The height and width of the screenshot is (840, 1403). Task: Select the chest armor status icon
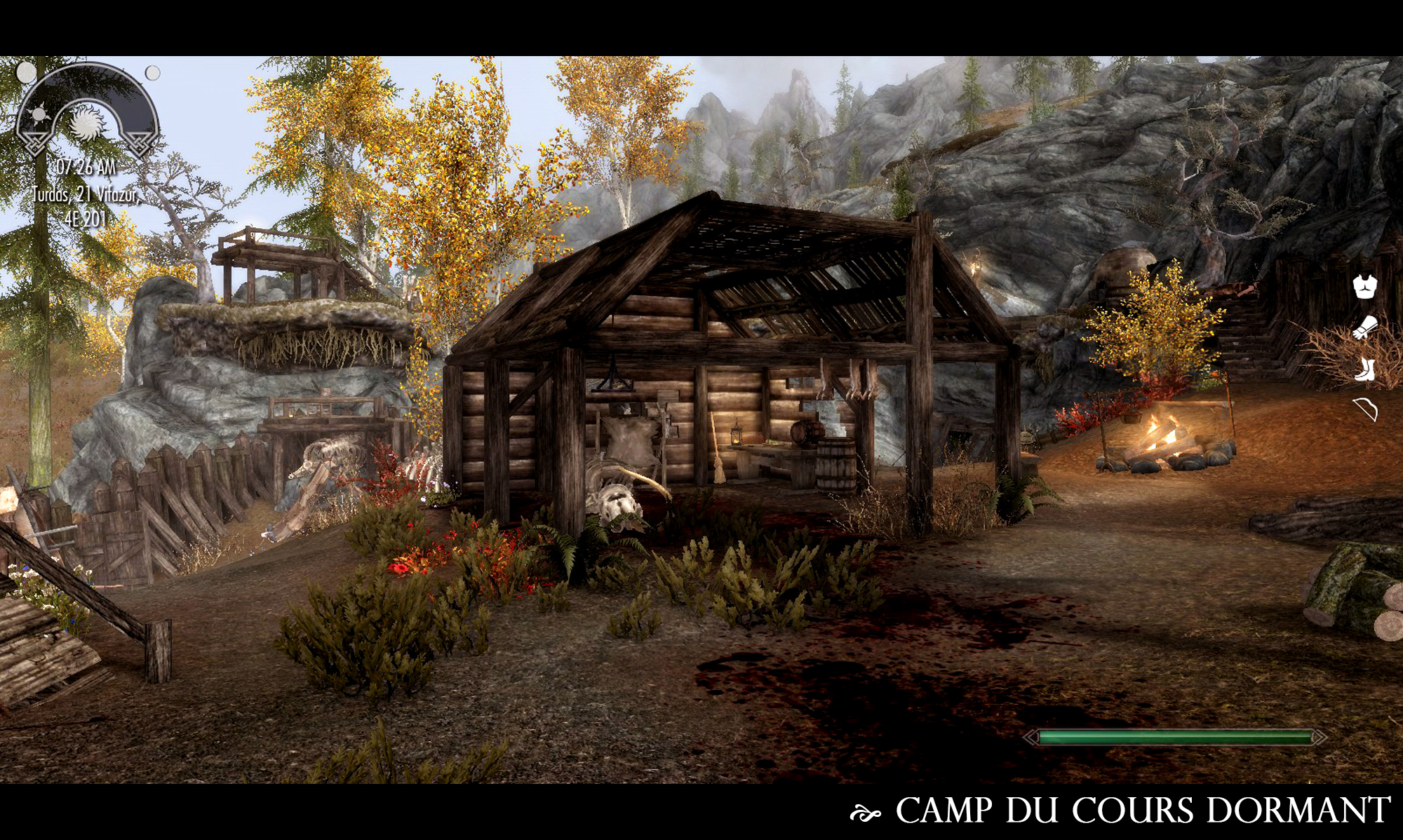pyautogui.click(x=1365, y=287)
